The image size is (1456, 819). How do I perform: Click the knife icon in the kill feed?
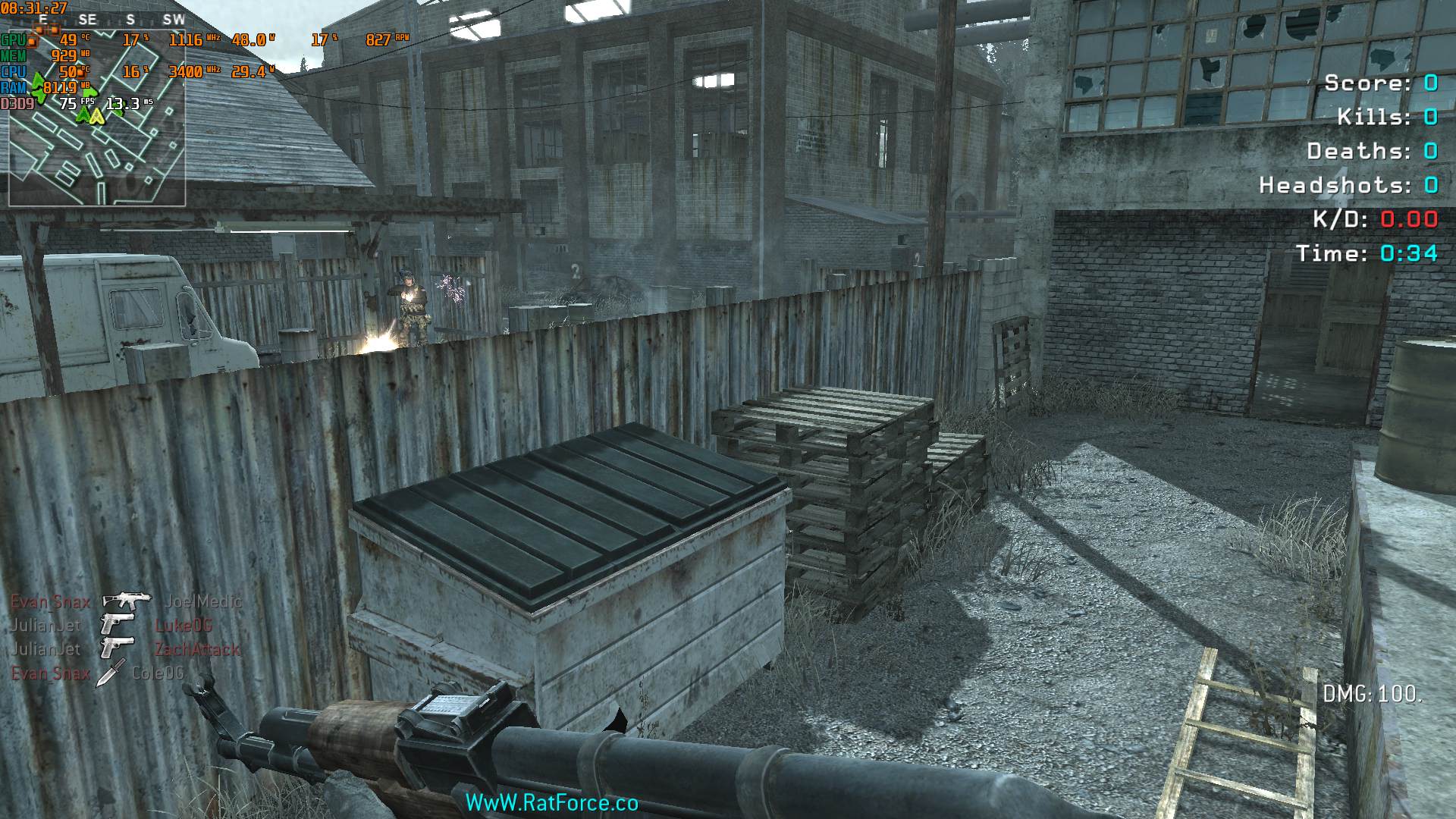click(110, 673)
